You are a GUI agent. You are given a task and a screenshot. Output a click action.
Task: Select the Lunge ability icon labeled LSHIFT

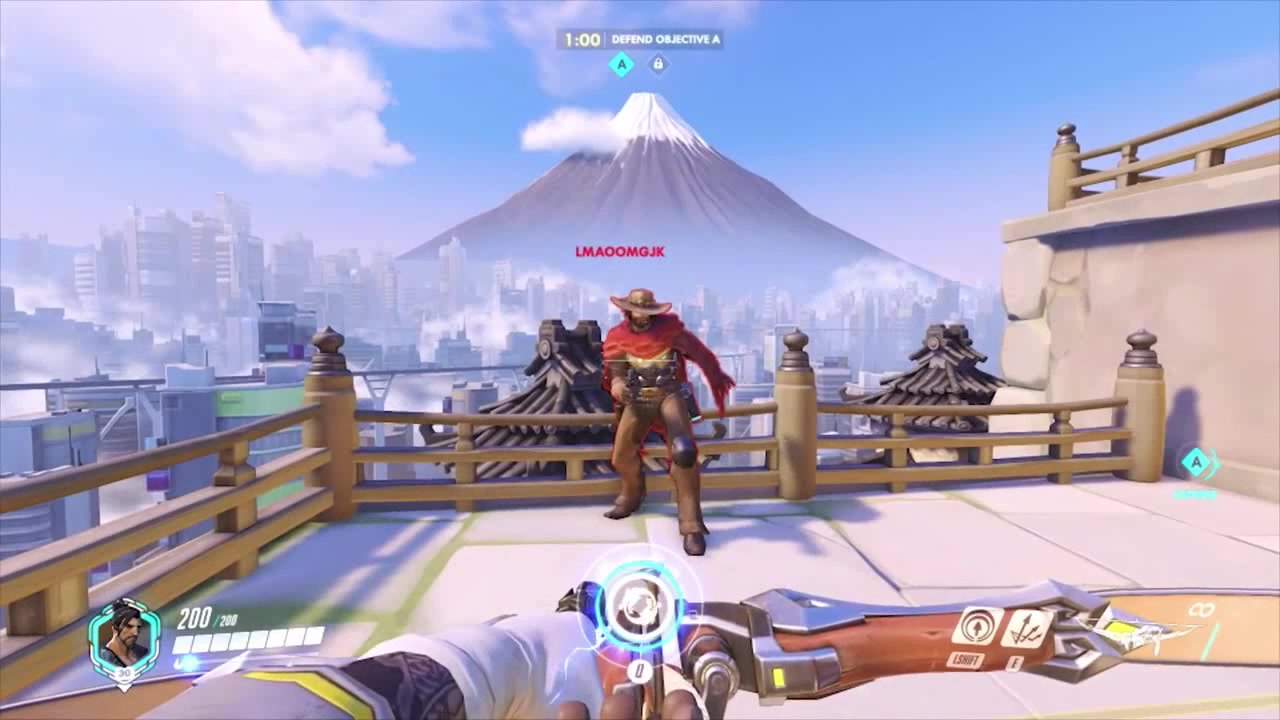pos(975,627)
